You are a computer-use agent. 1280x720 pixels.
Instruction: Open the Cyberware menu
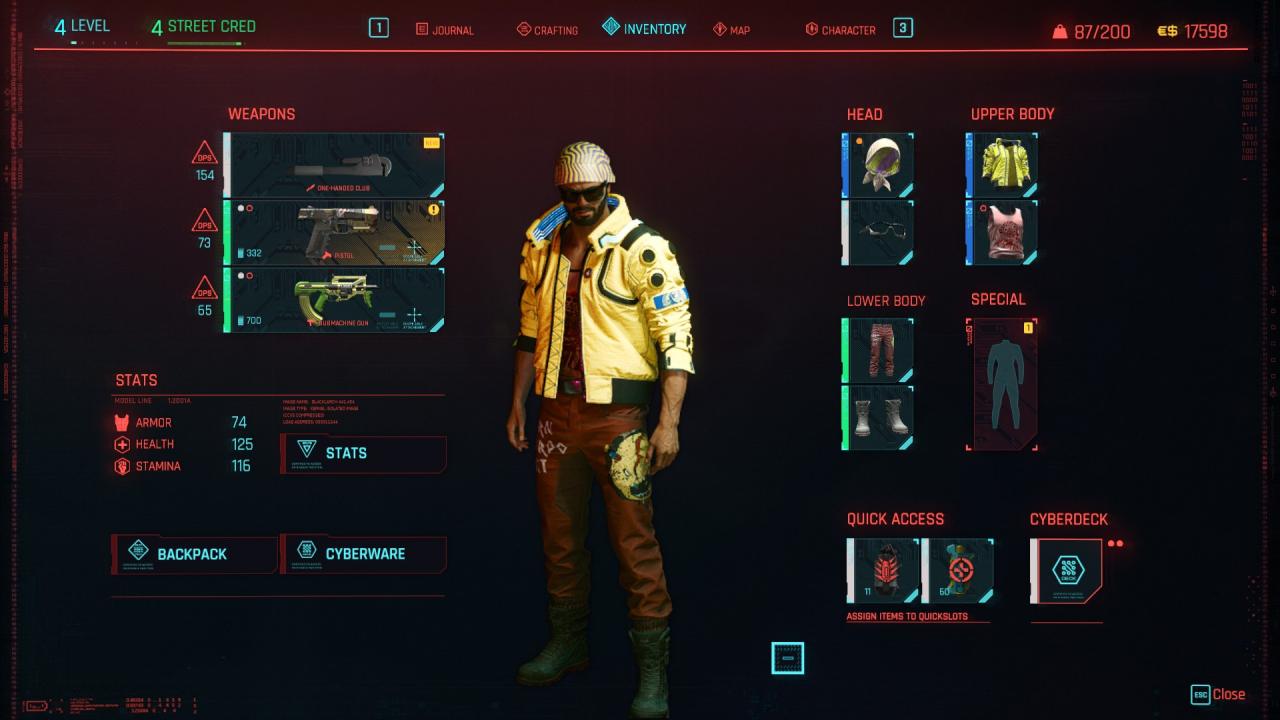(x=364, y=554)
